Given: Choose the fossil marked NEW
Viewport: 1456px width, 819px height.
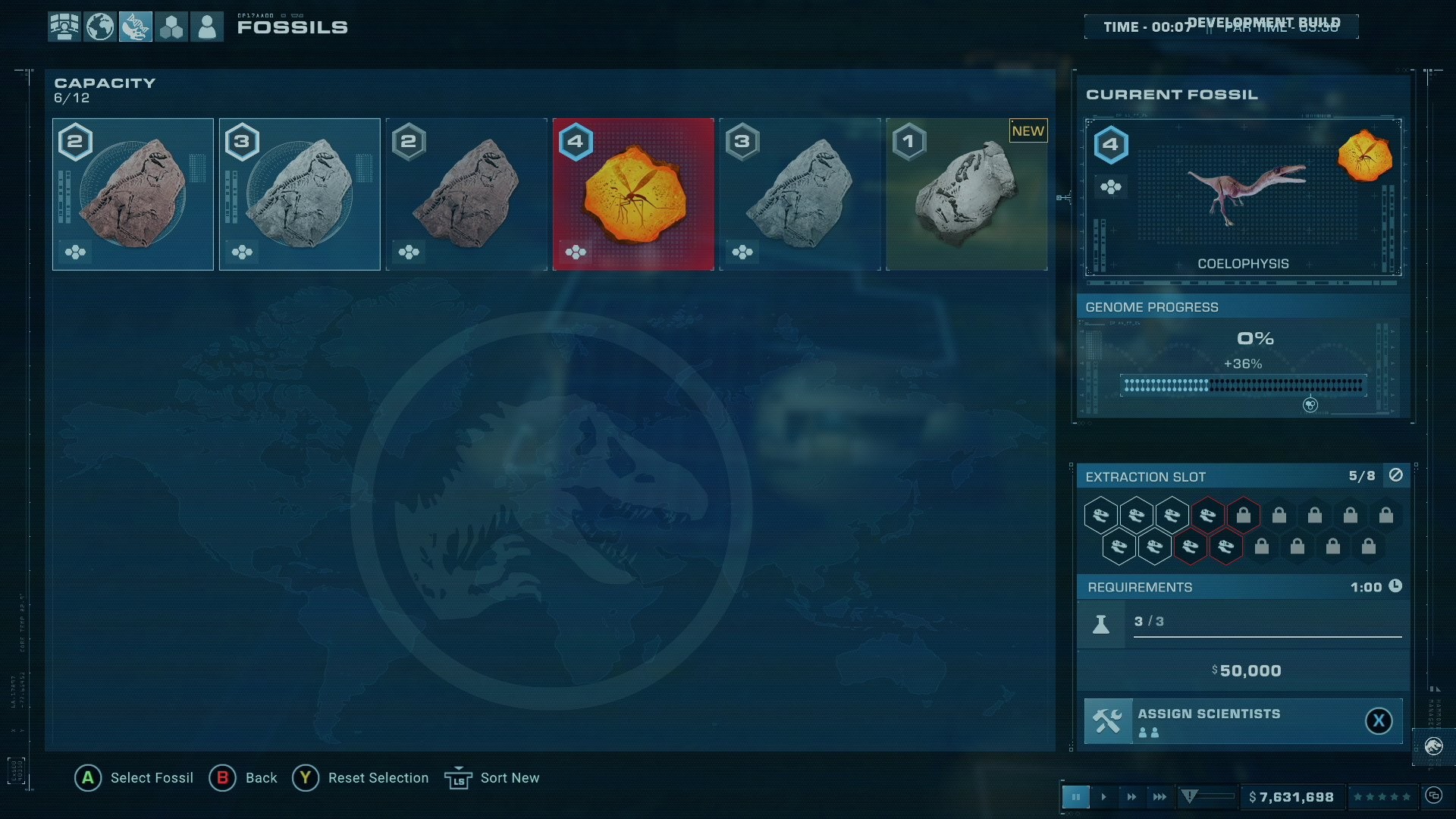Looking at the screenshot, I should click(967, 194).
